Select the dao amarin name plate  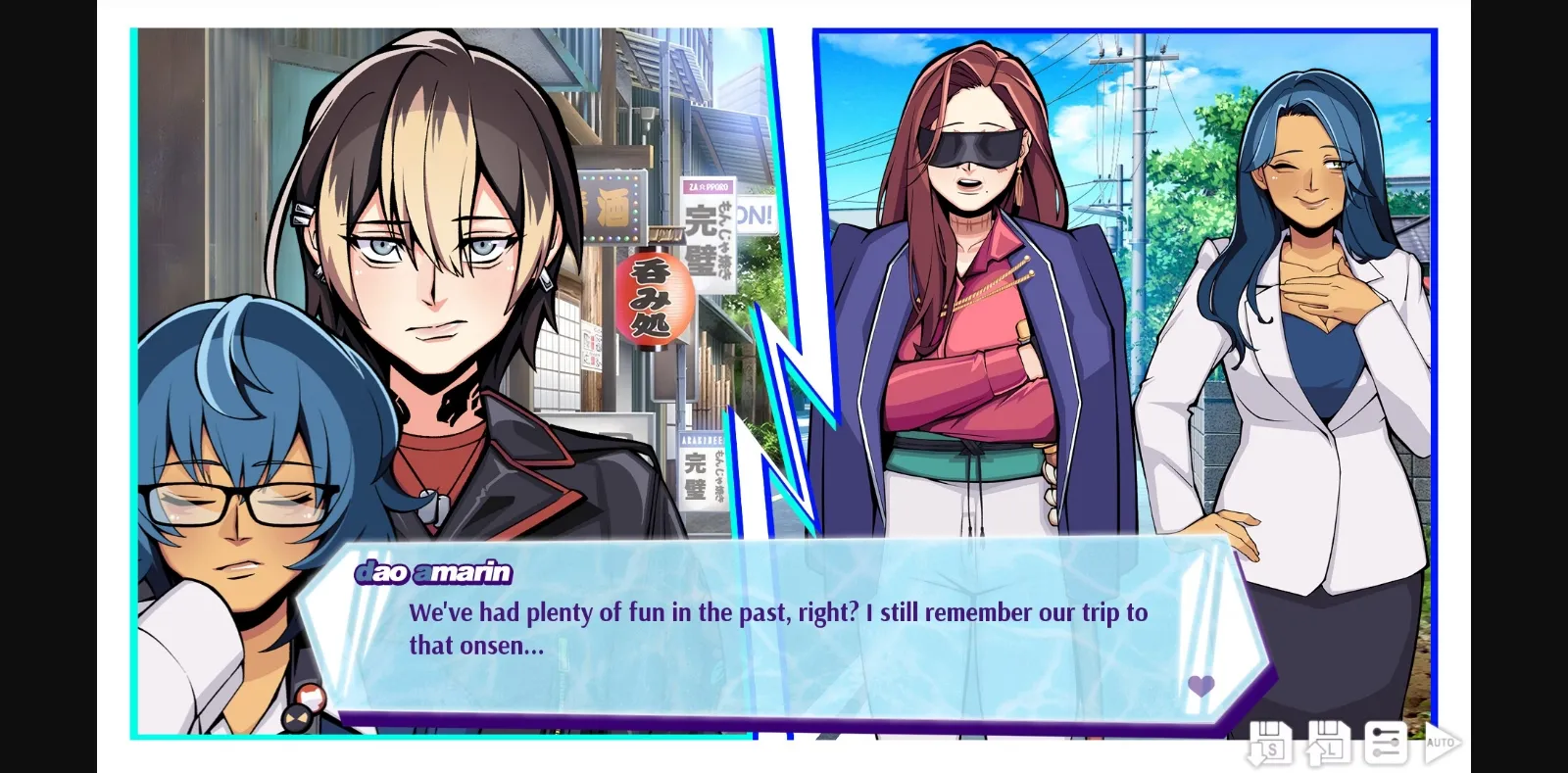tap(435, 573)
